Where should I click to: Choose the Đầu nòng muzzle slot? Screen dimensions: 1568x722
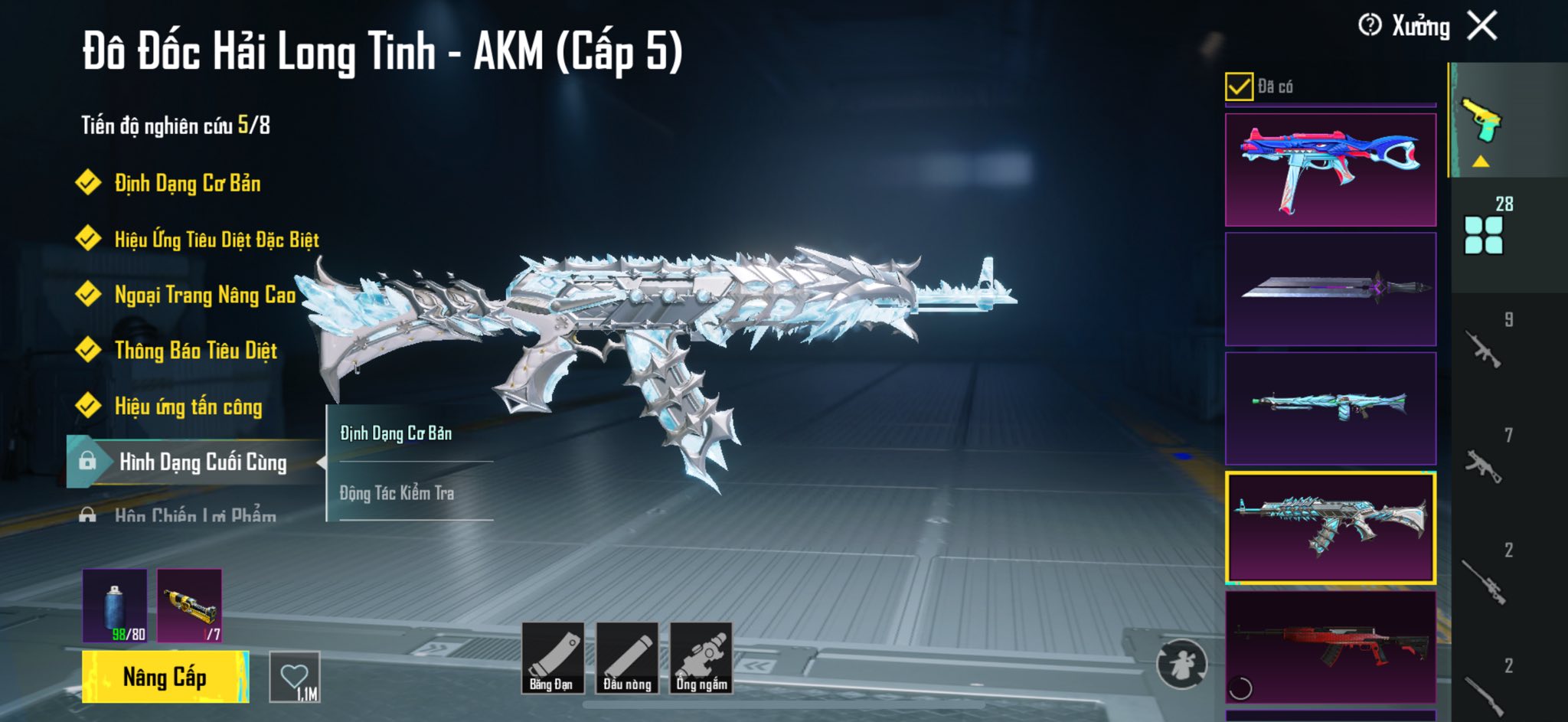pyautogui.click(x=627, y=658)
